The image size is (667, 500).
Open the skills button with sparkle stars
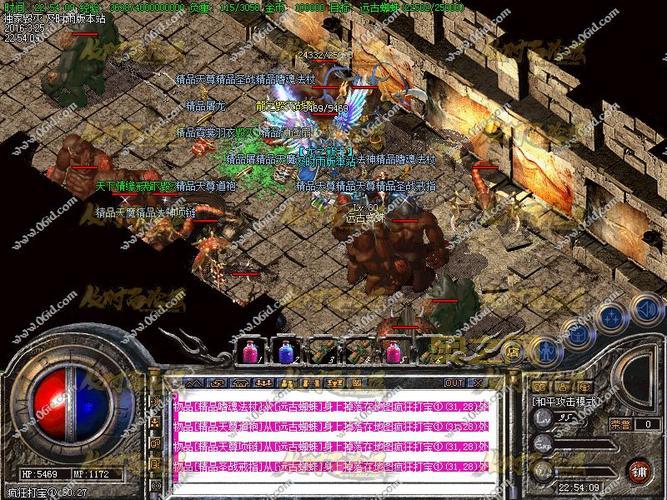click(x=611, y=318)
